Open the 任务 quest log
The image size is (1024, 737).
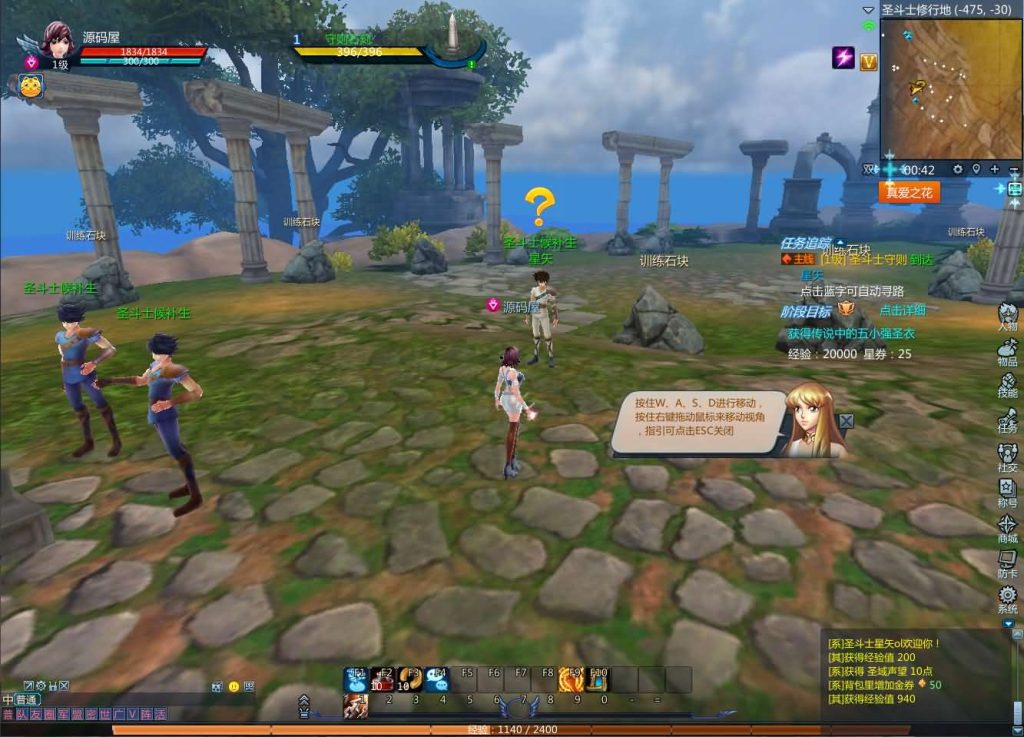pyautogui.click(x=1007, y=419)
